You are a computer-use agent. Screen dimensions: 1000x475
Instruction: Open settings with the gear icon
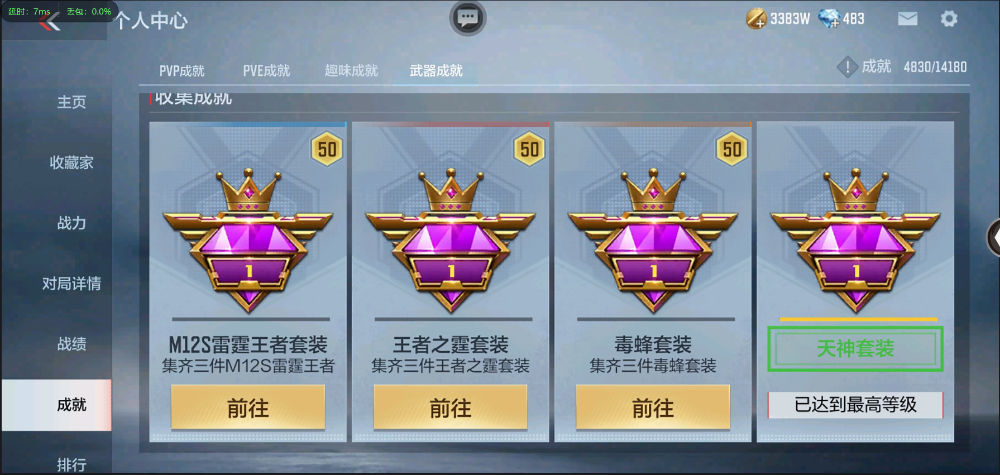click(x=949, y=18)
